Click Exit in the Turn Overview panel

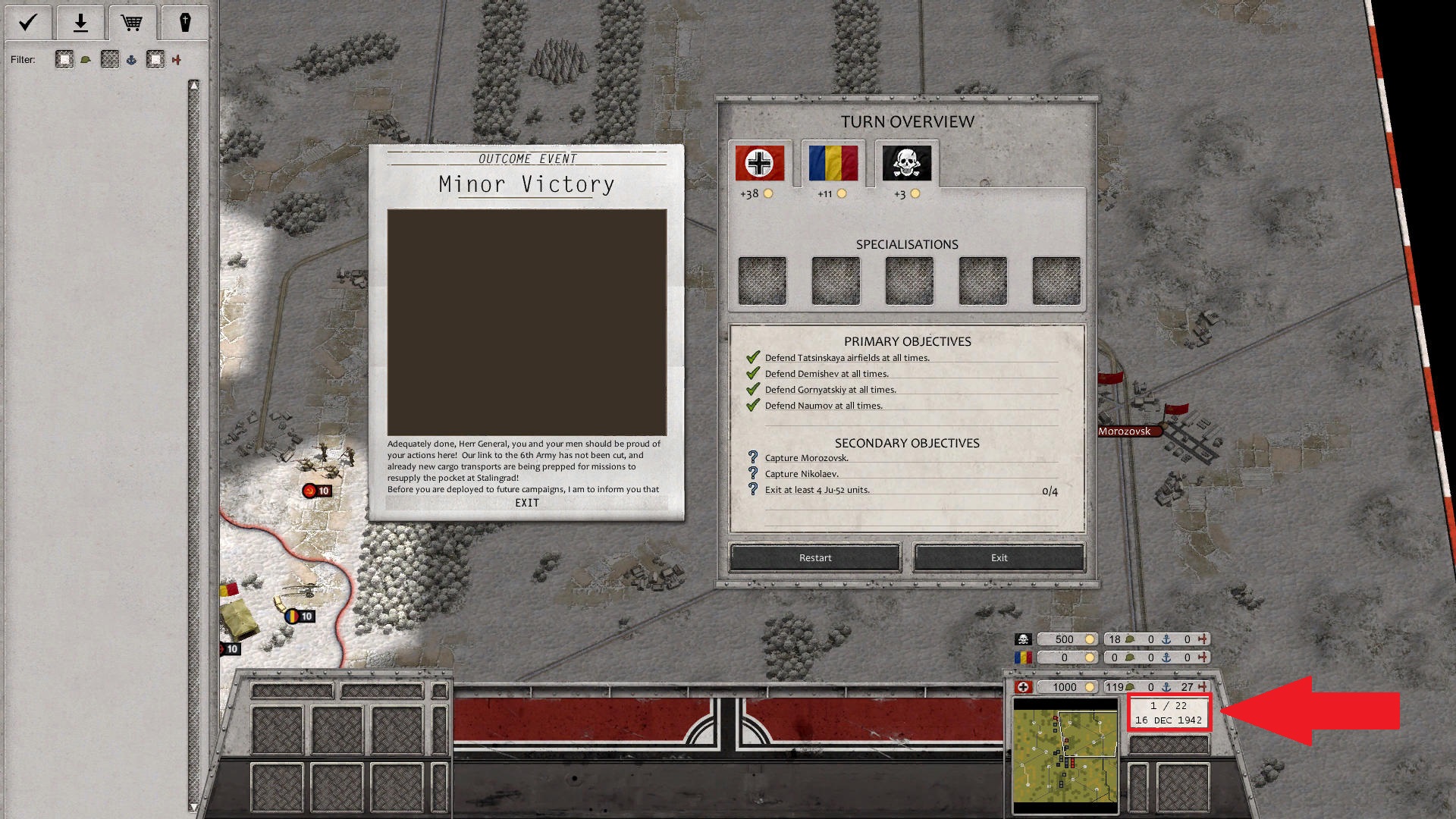tap(999, 557)
